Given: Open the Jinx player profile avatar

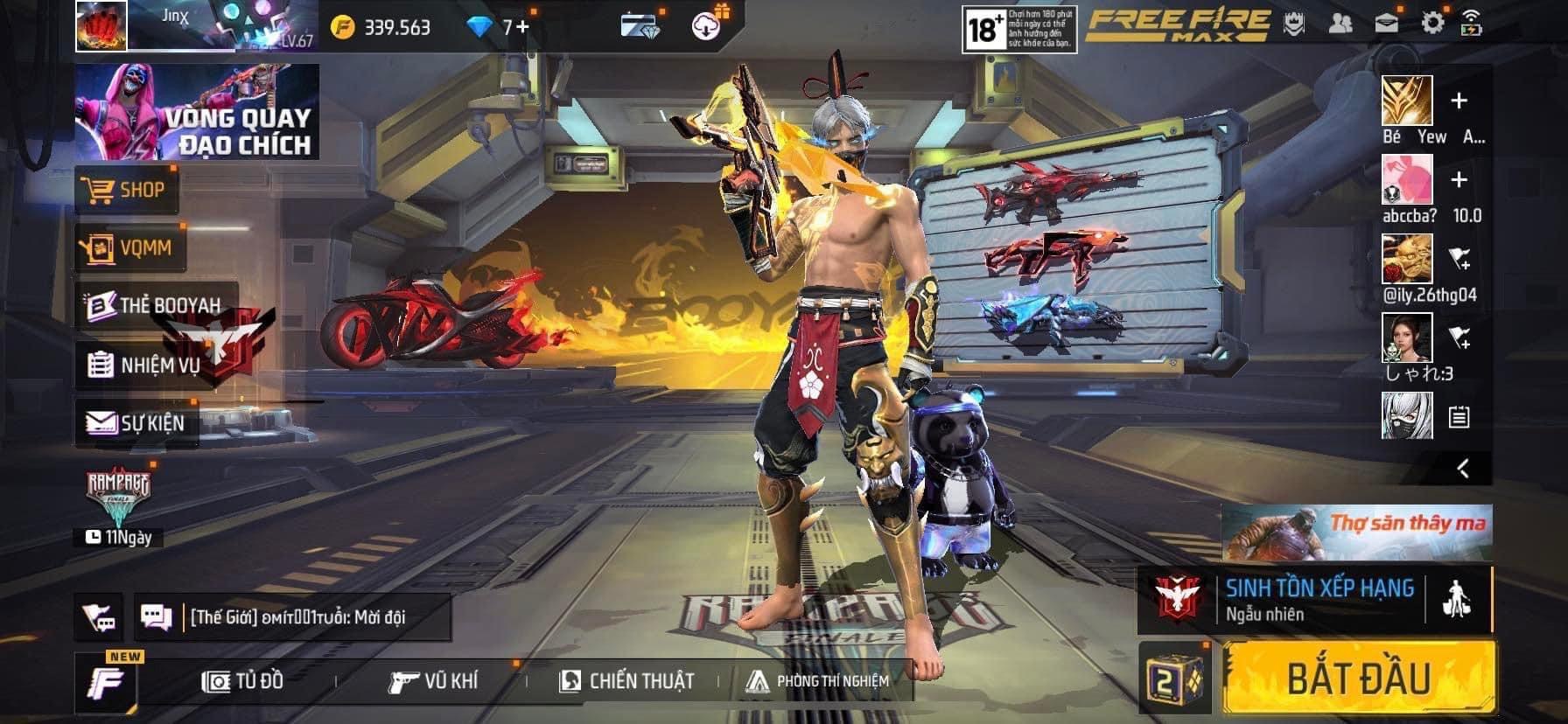Looking at the screenshot, I should (x=101, y=25).
